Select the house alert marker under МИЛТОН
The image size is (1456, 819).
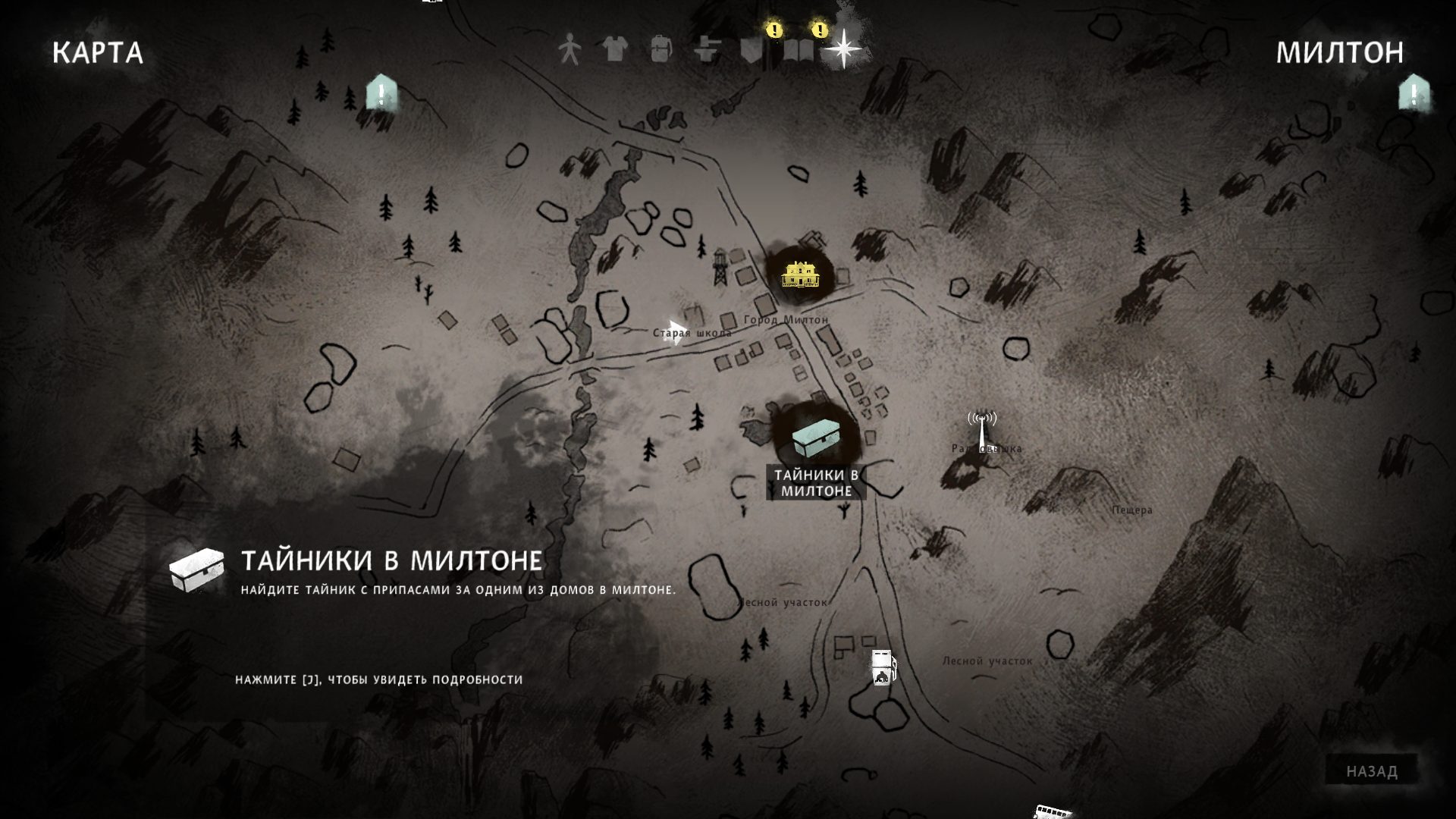1414,94
